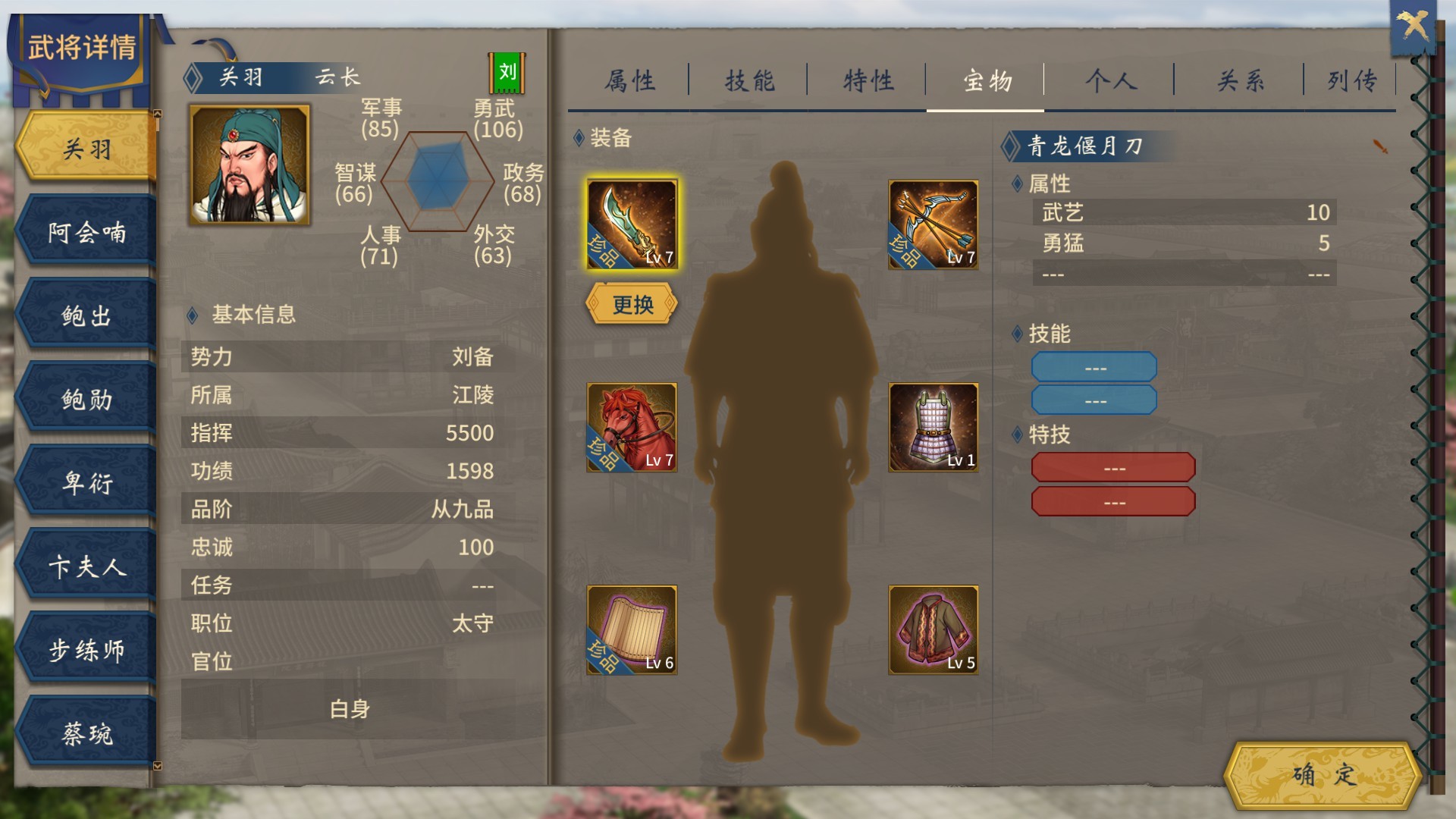Screen dimensions: 1456x819
Task: Switch to the 技能 tab
Action: pos(750,81)
